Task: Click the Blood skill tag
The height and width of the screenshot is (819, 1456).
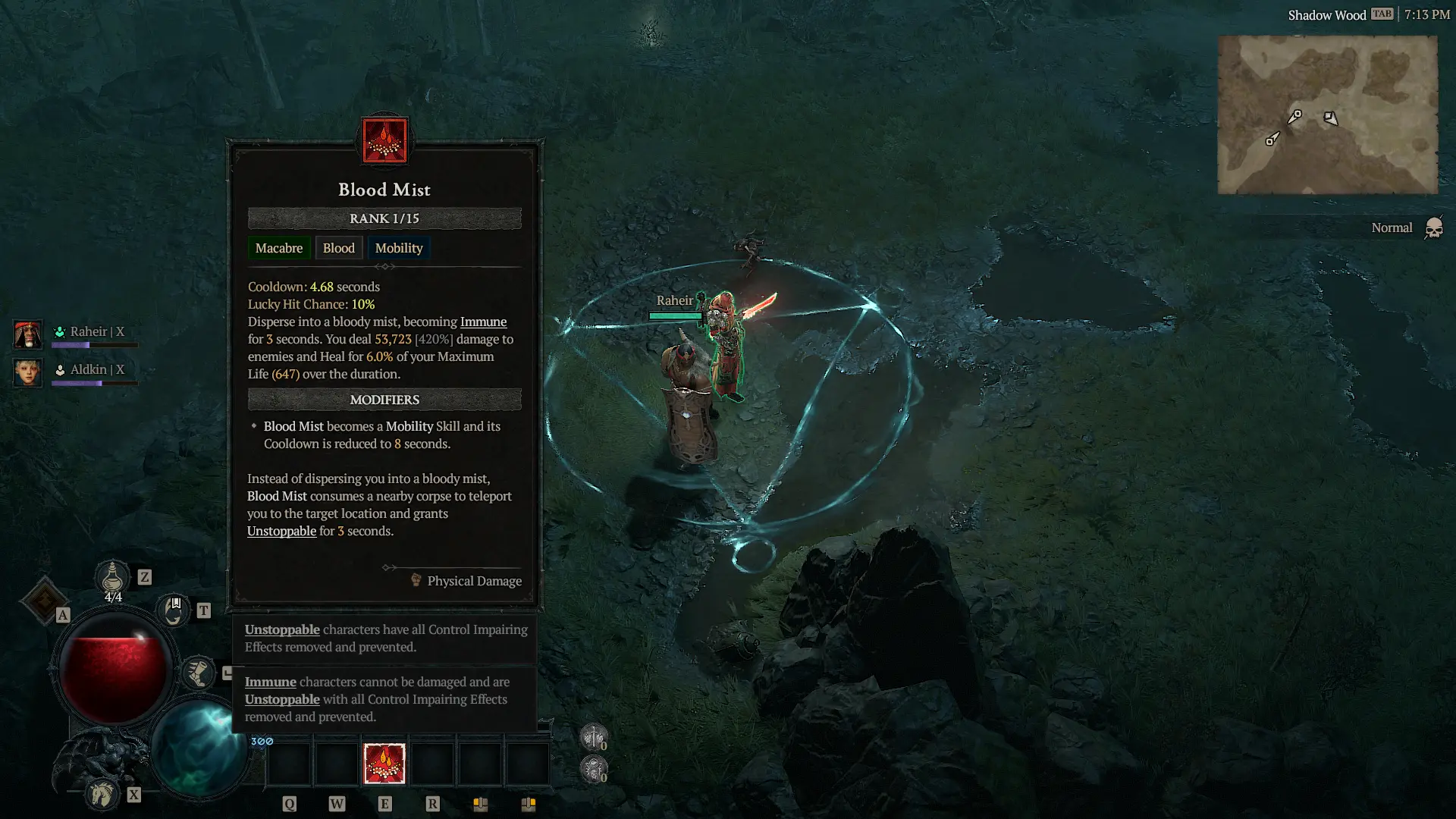Action: click(338, 248)
